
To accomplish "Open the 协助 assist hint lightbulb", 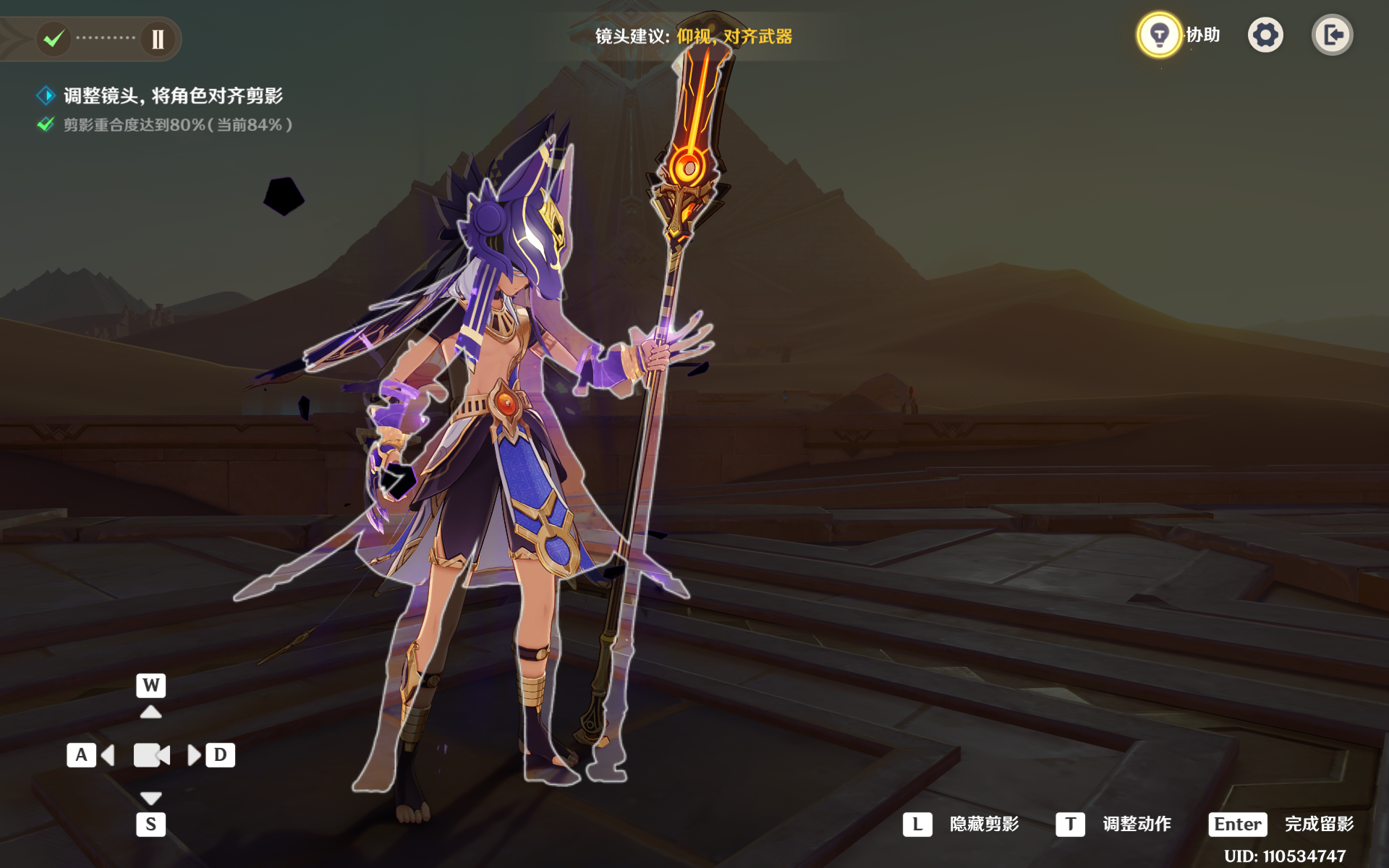I will [x=1160, y=35].
